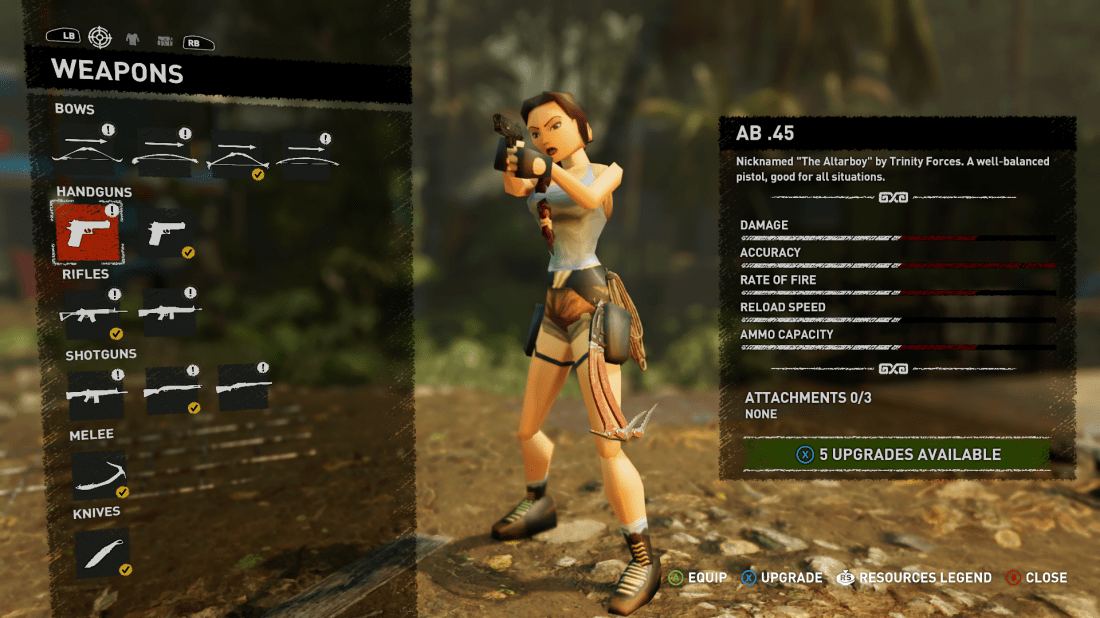Switch to the shirt outfits tab

(x=133, y=39)
